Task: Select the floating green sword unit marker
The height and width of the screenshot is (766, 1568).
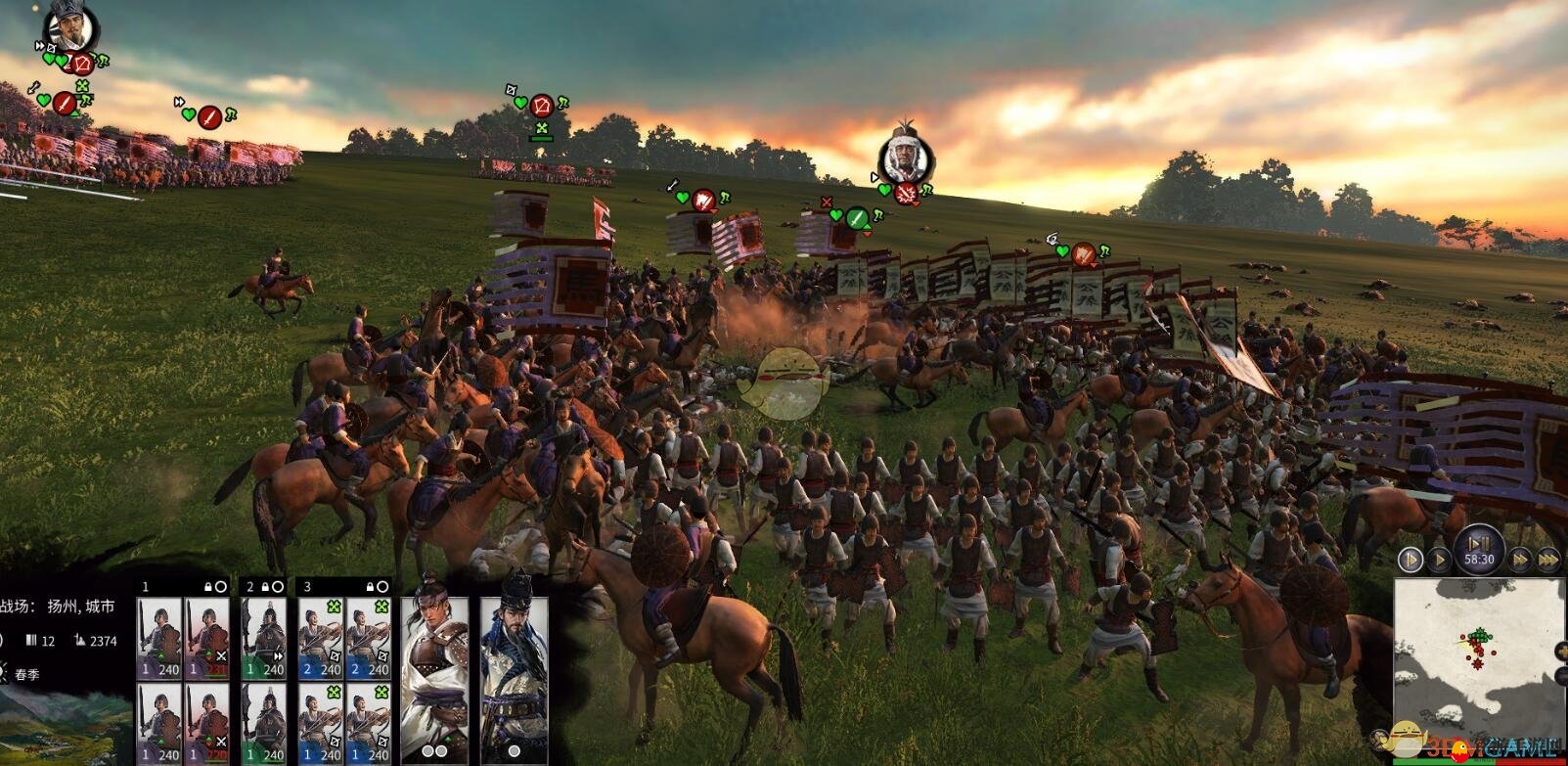Action: pyautogui.click(x=857, y=218)
